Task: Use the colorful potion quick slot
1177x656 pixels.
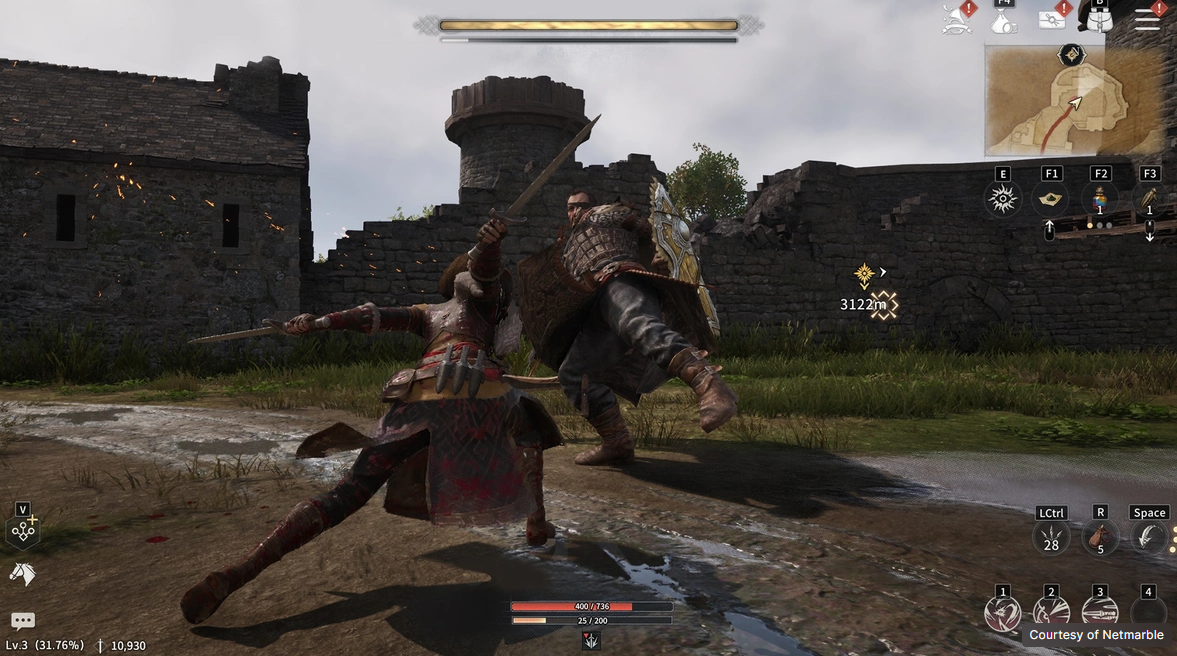Action: 1100,199
